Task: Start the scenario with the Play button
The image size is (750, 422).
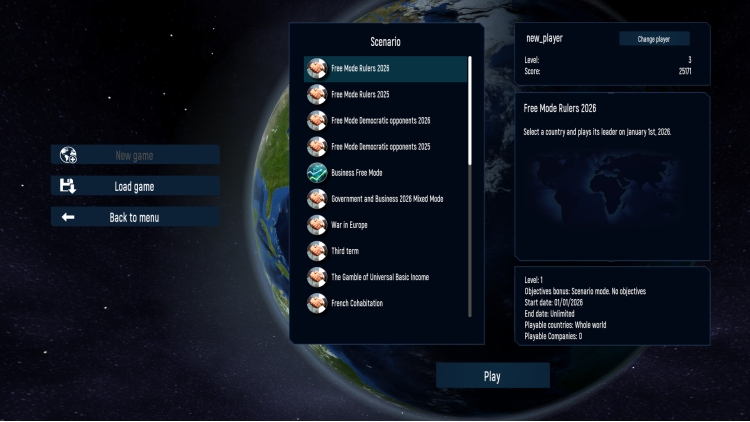Action: click(x=492, y=376)
